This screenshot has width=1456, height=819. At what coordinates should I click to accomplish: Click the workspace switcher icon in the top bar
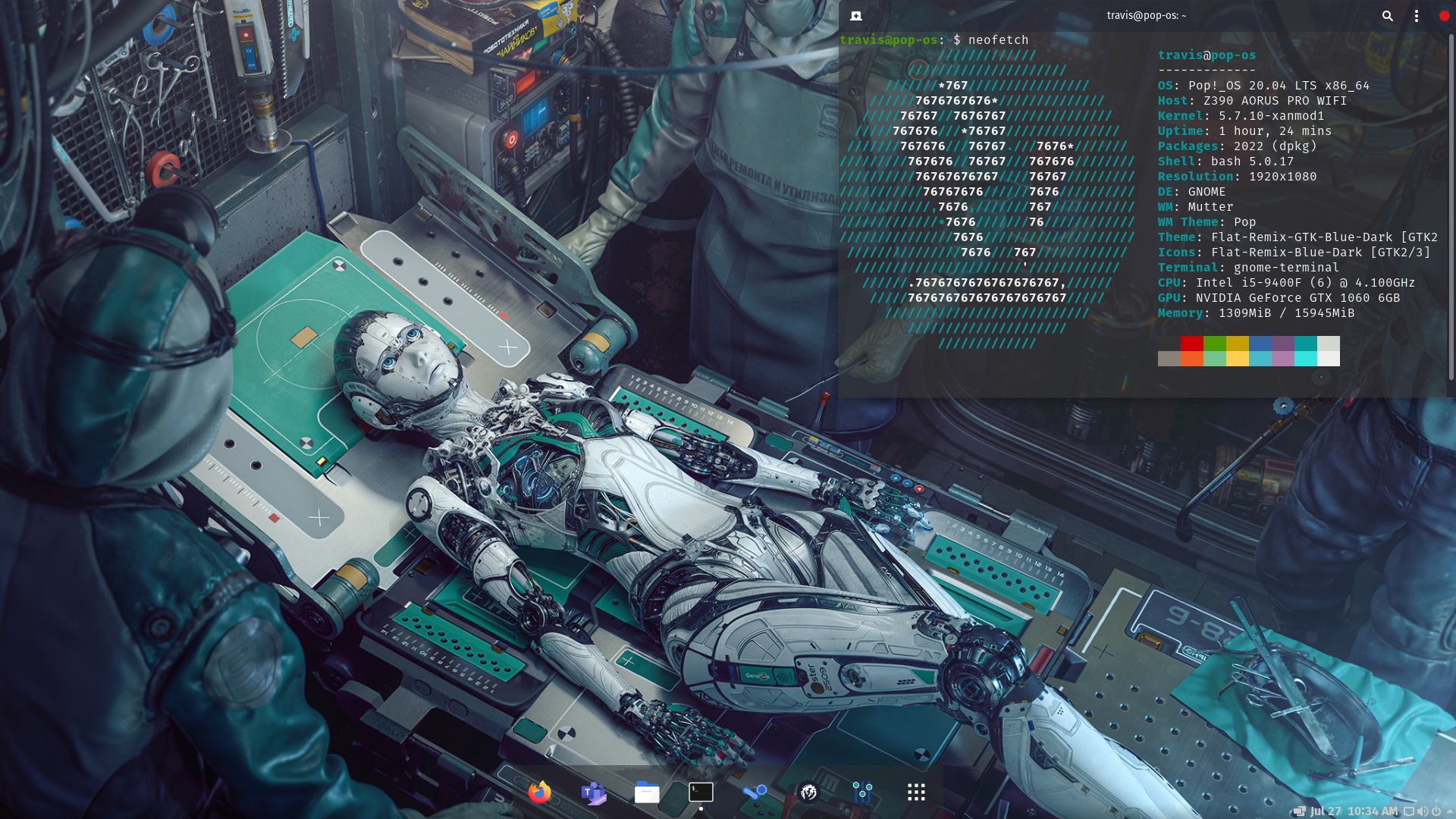pos(1300,809)
